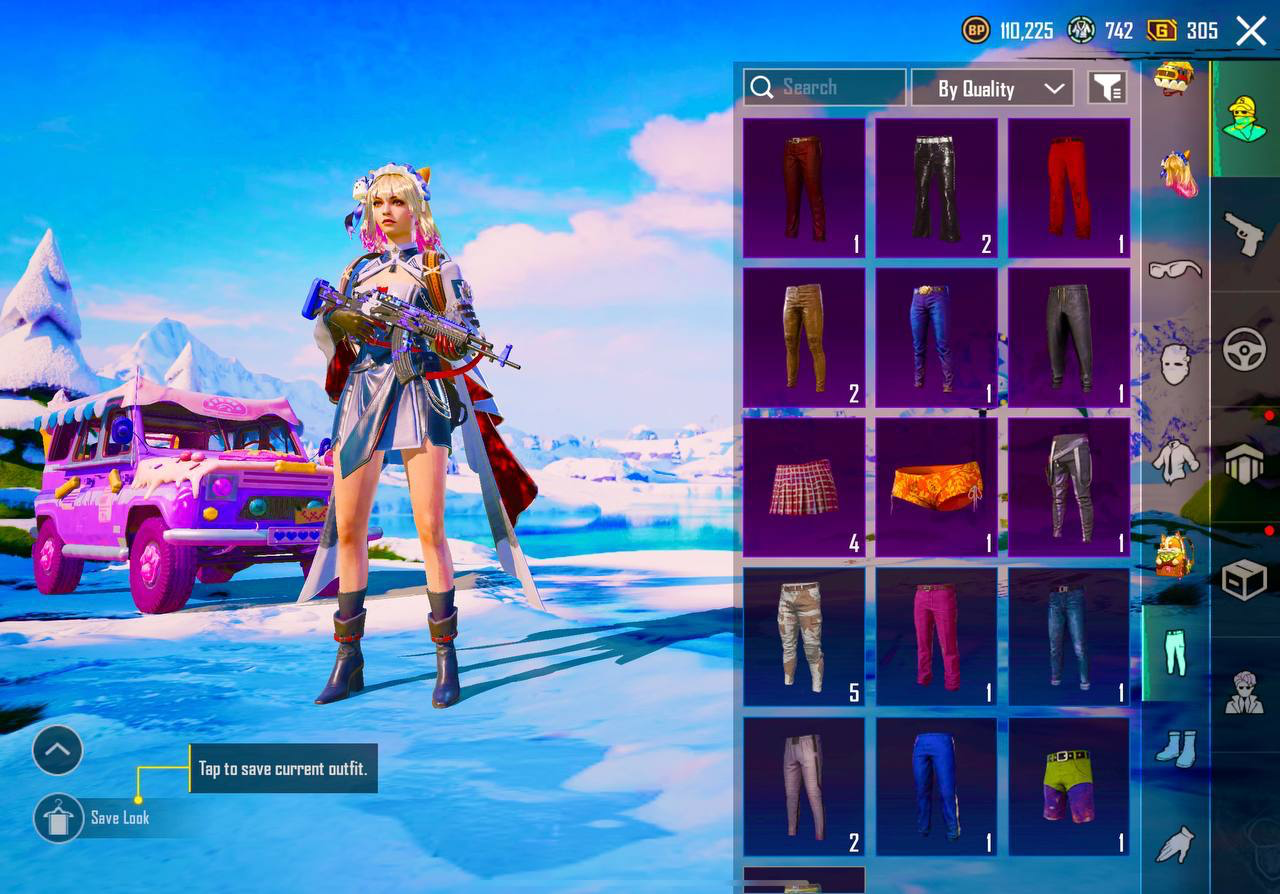This screenshot has width=1280, height=894.
Task: Select the red plaid skirt item
Action: click(804, 487)
